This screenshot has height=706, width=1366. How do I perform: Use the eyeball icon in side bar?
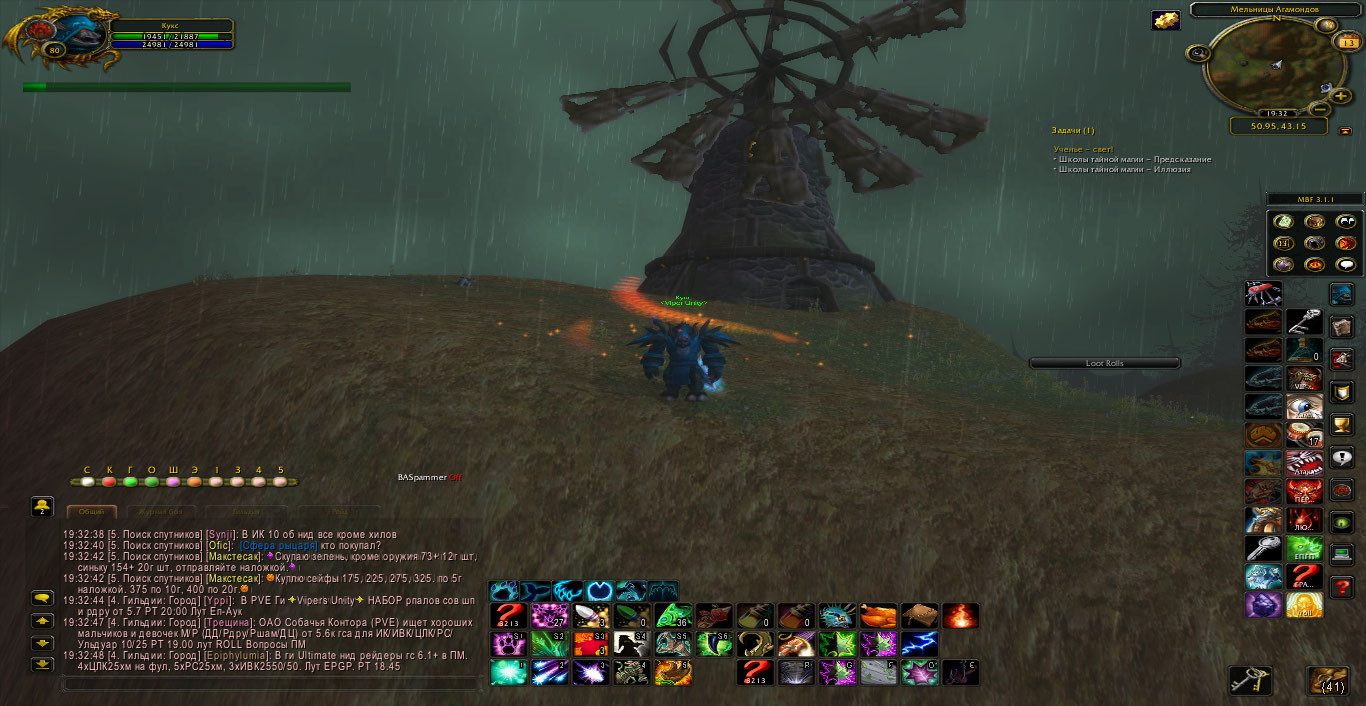pos(1304,406)
